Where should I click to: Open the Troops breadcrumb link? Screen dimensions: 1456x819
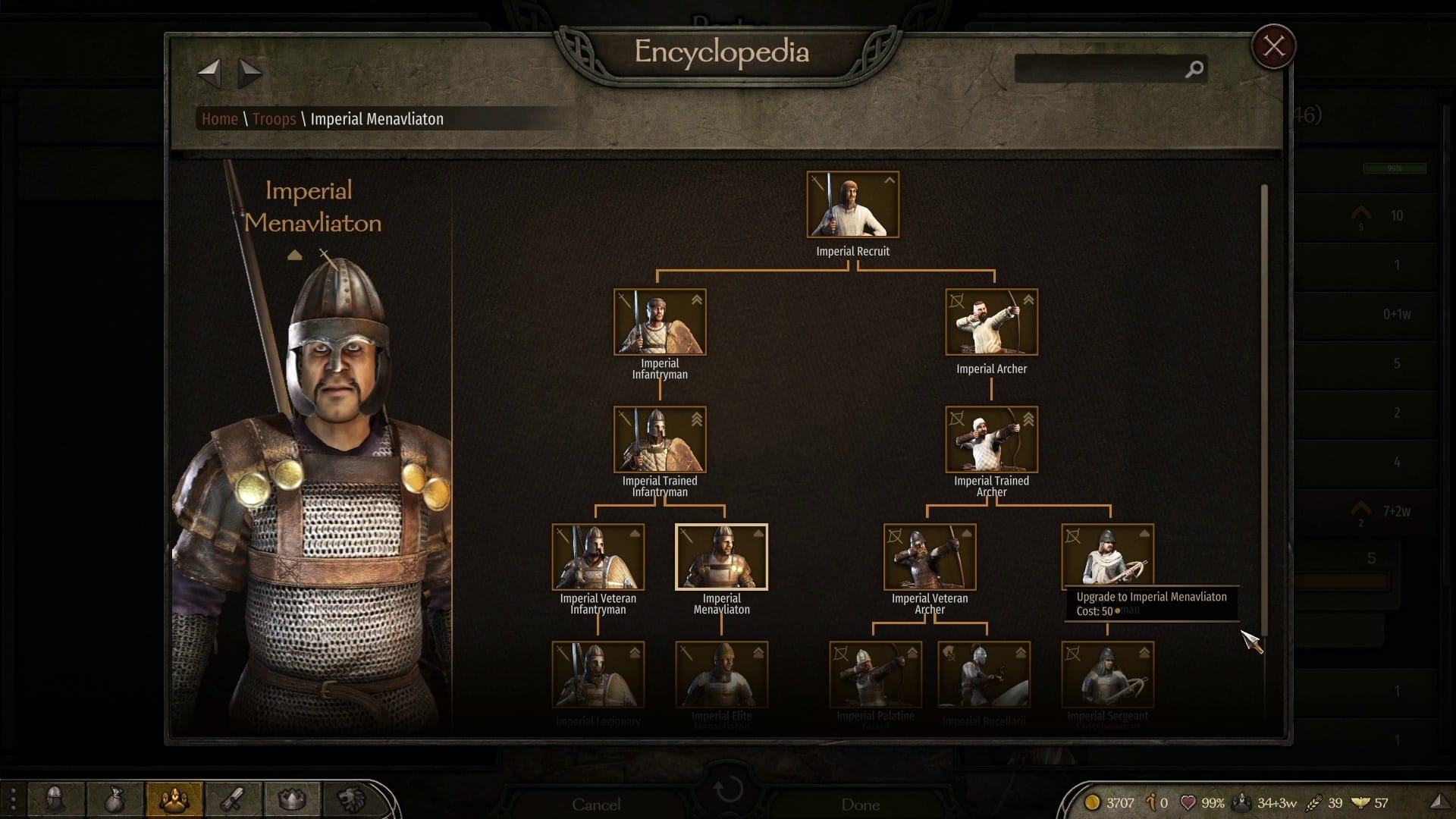(274, 119)
